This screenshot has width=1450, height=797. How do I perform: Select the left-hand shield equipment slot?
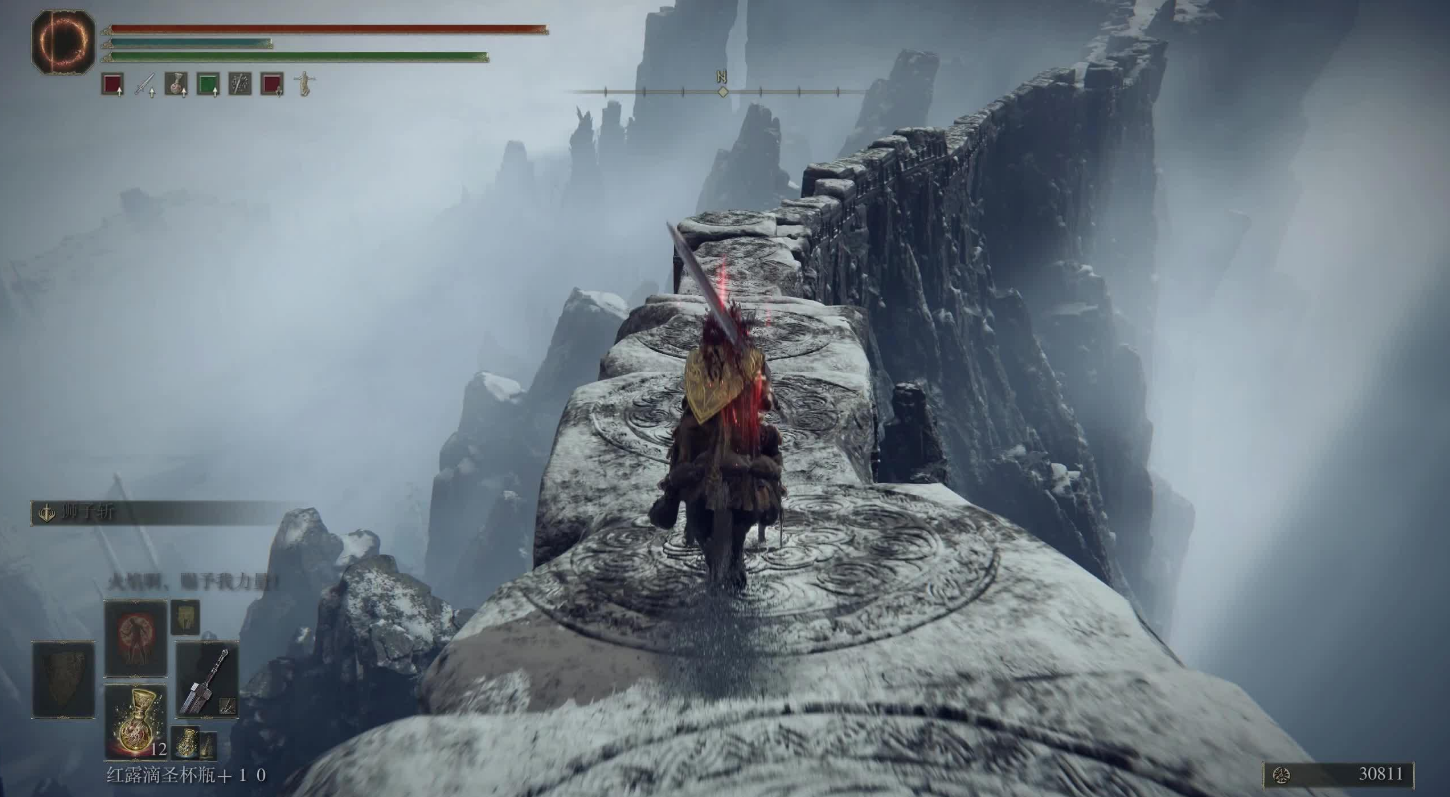[64, 680]
